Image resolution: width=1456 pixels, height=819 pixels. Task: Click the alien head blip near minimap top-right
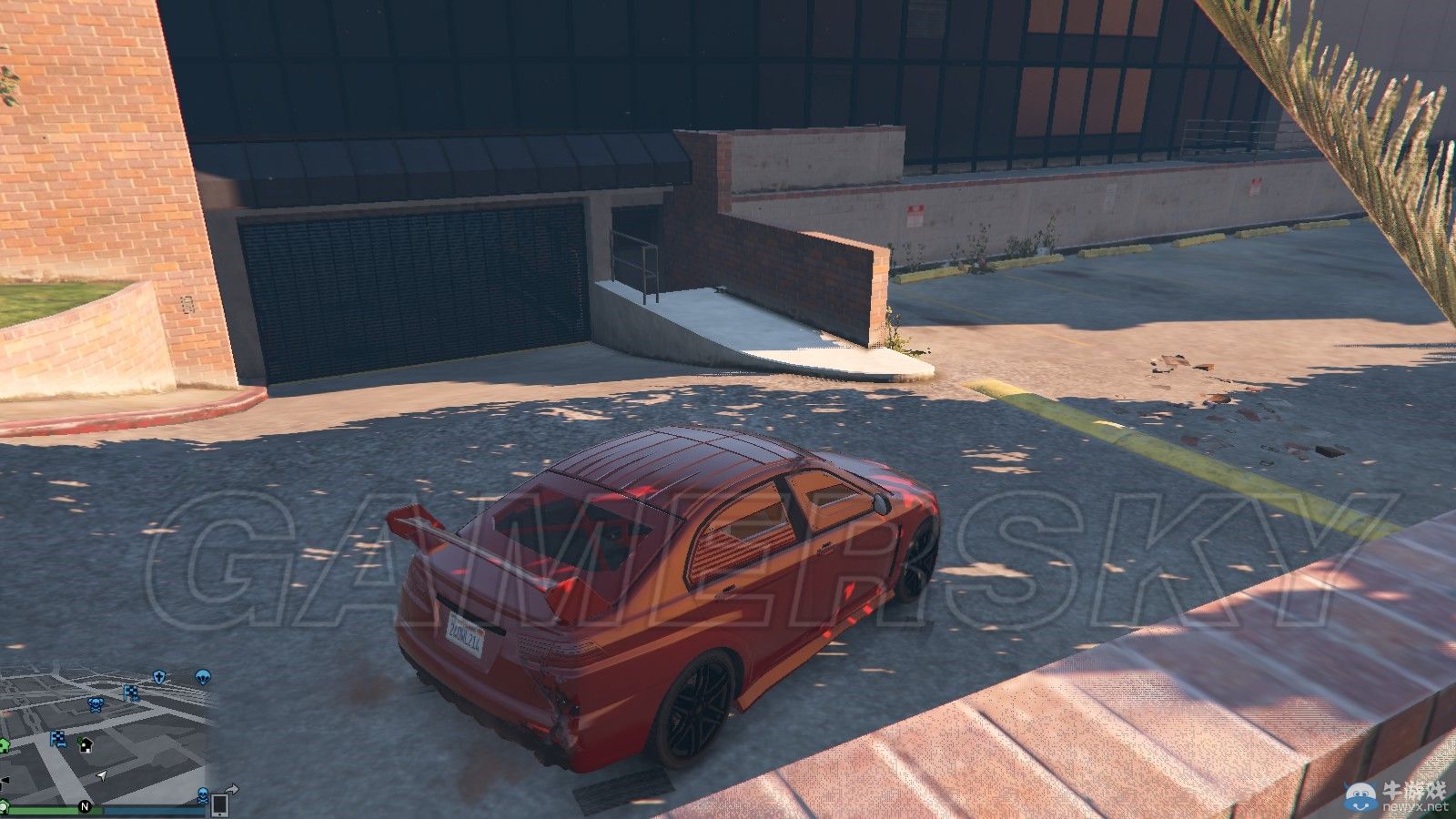coord(202,678)
